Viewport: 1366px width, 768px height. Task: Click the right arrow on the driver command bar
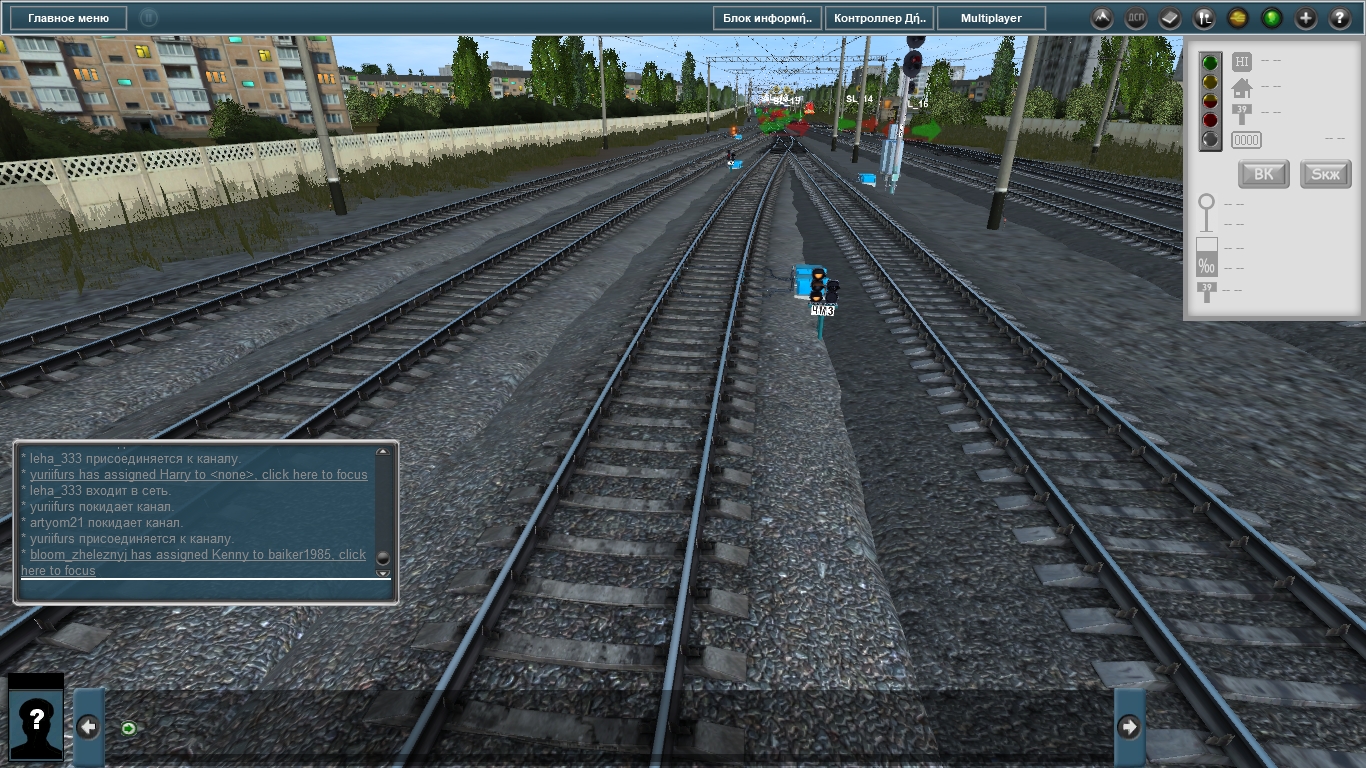pos(1129,727)
